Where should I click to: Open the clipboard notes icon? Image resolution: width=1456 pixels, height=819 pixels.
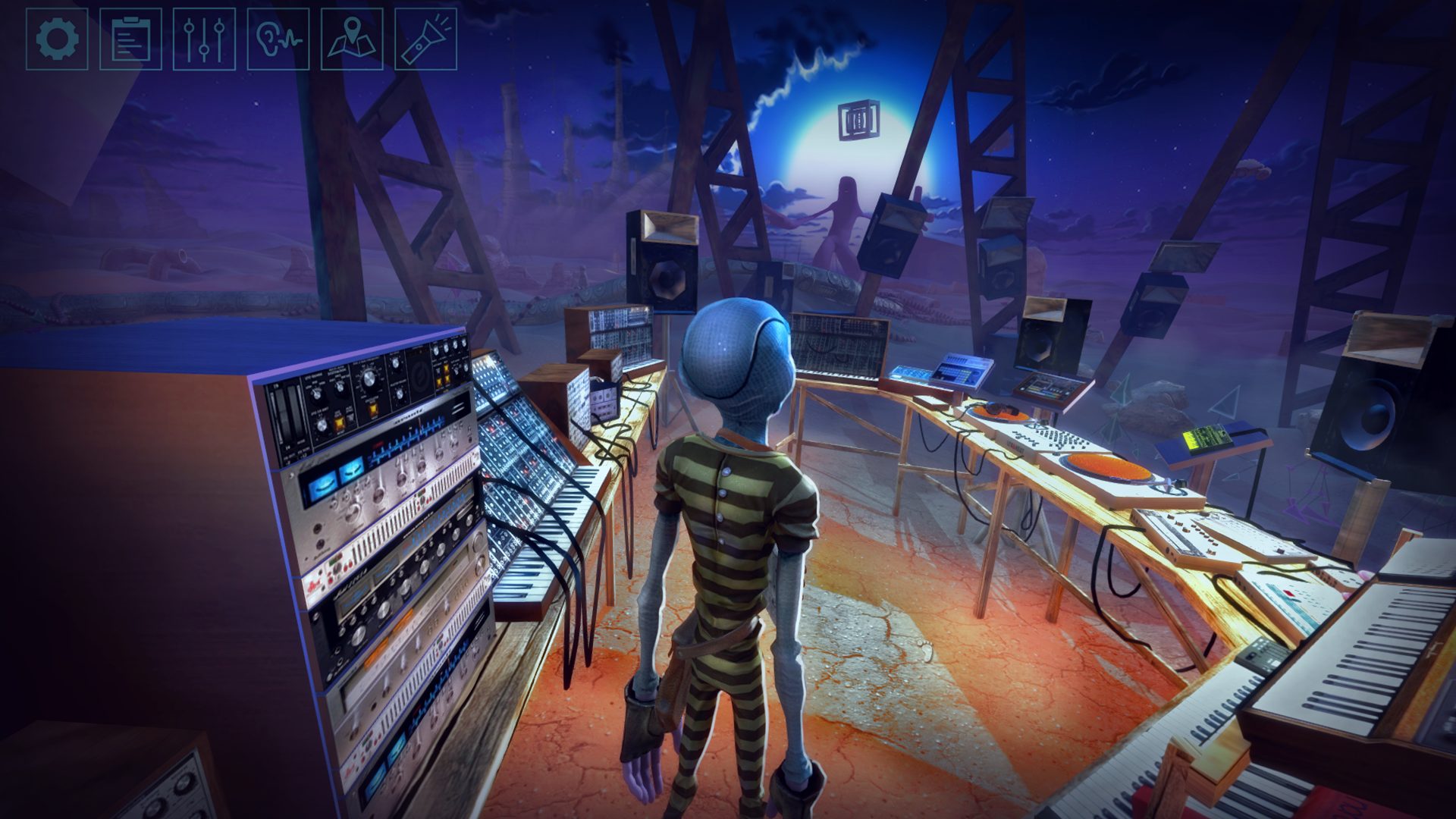[130, 39]
